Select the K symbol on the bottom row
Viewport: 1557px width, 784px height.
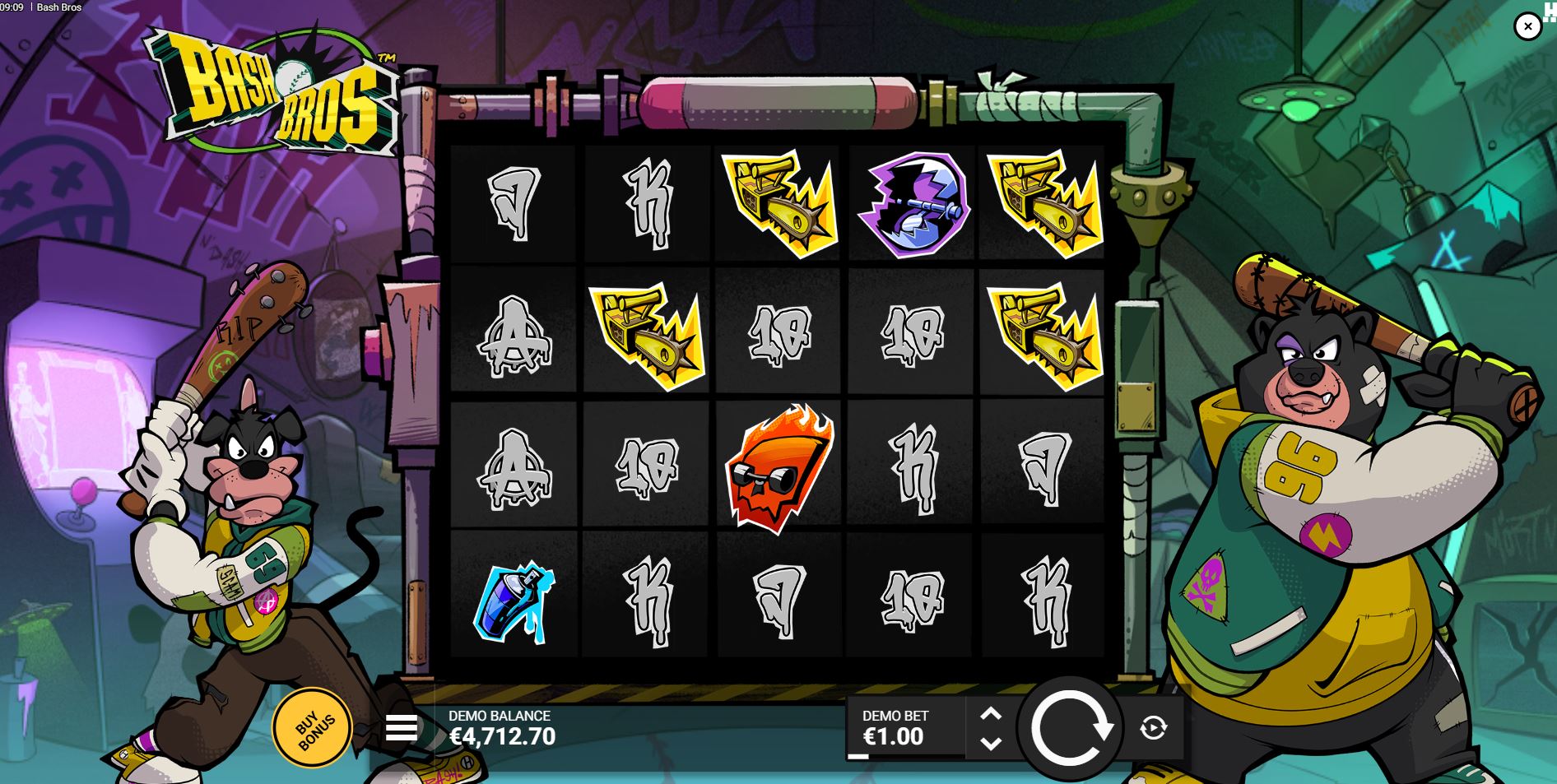click(x=646, y=596)
